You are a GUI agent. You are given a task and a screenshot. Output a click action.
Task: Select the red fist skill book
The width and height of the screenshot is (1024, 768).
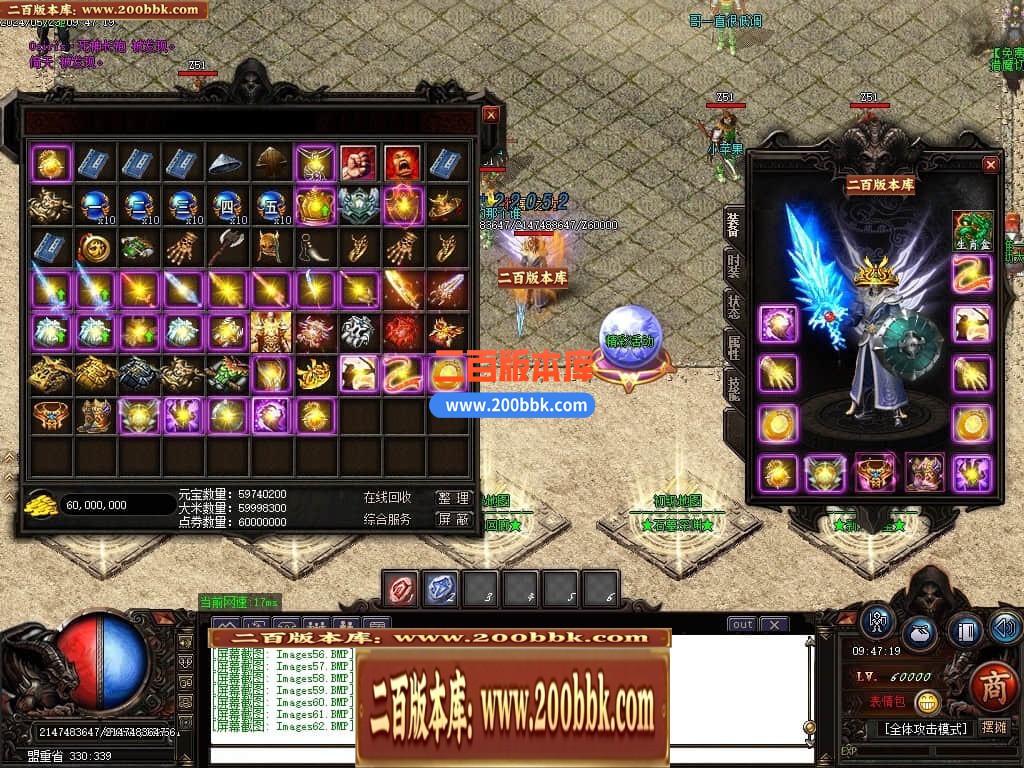(359, 162)
